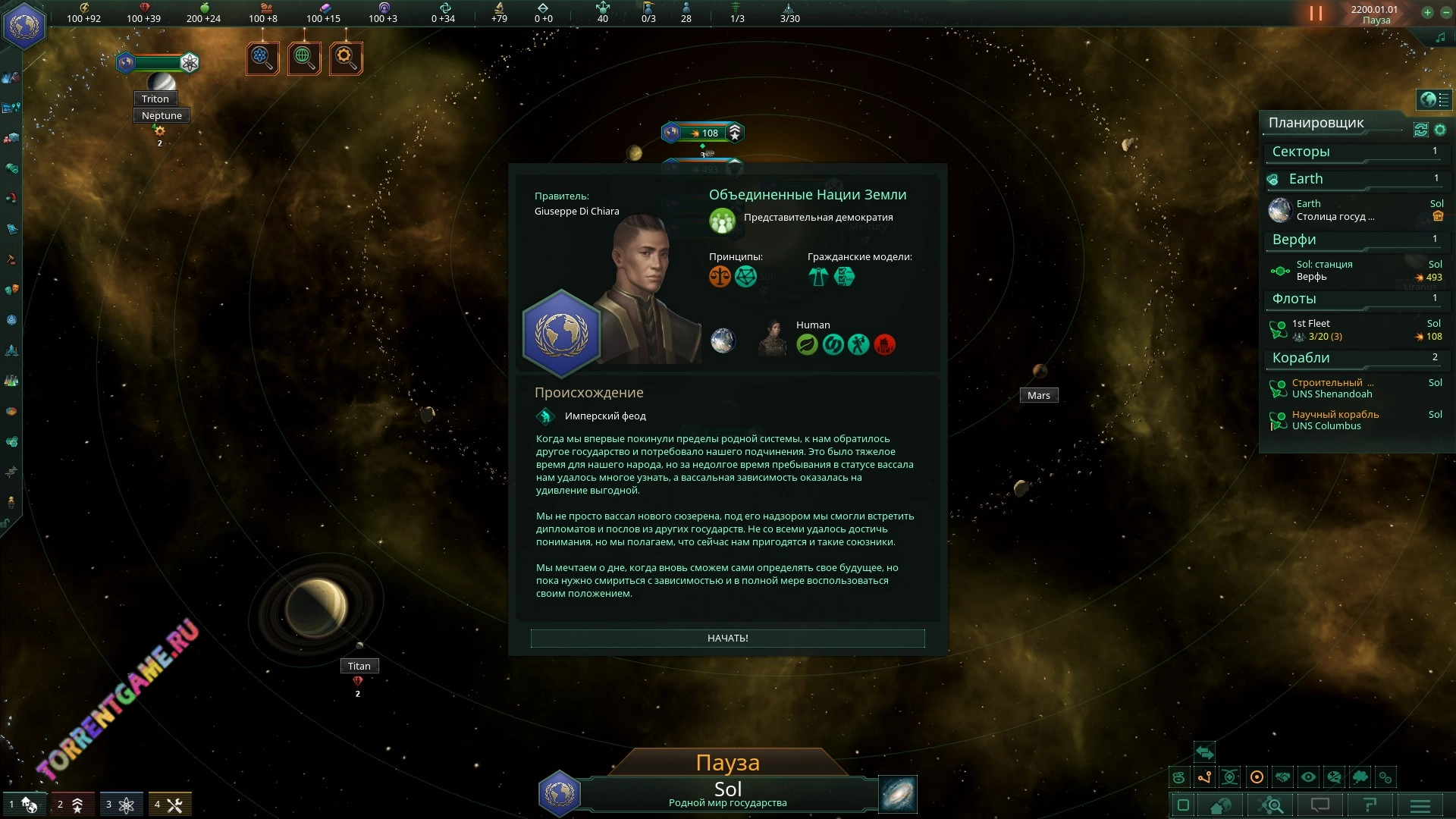Open the physics research alert icon
Screen dimensions: 1456x819
tap(262, 58)
